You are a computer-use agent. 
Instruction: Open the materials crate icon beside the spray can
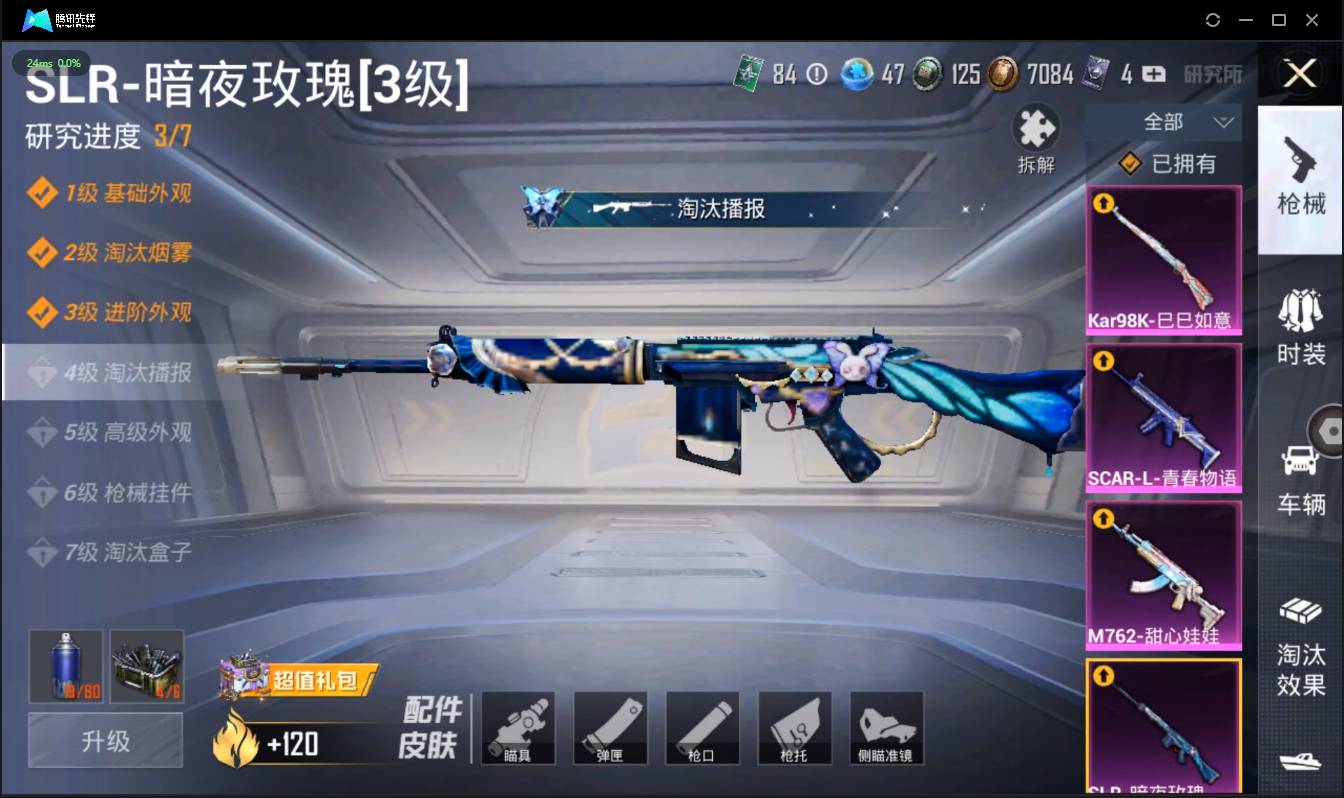(146, 666)
